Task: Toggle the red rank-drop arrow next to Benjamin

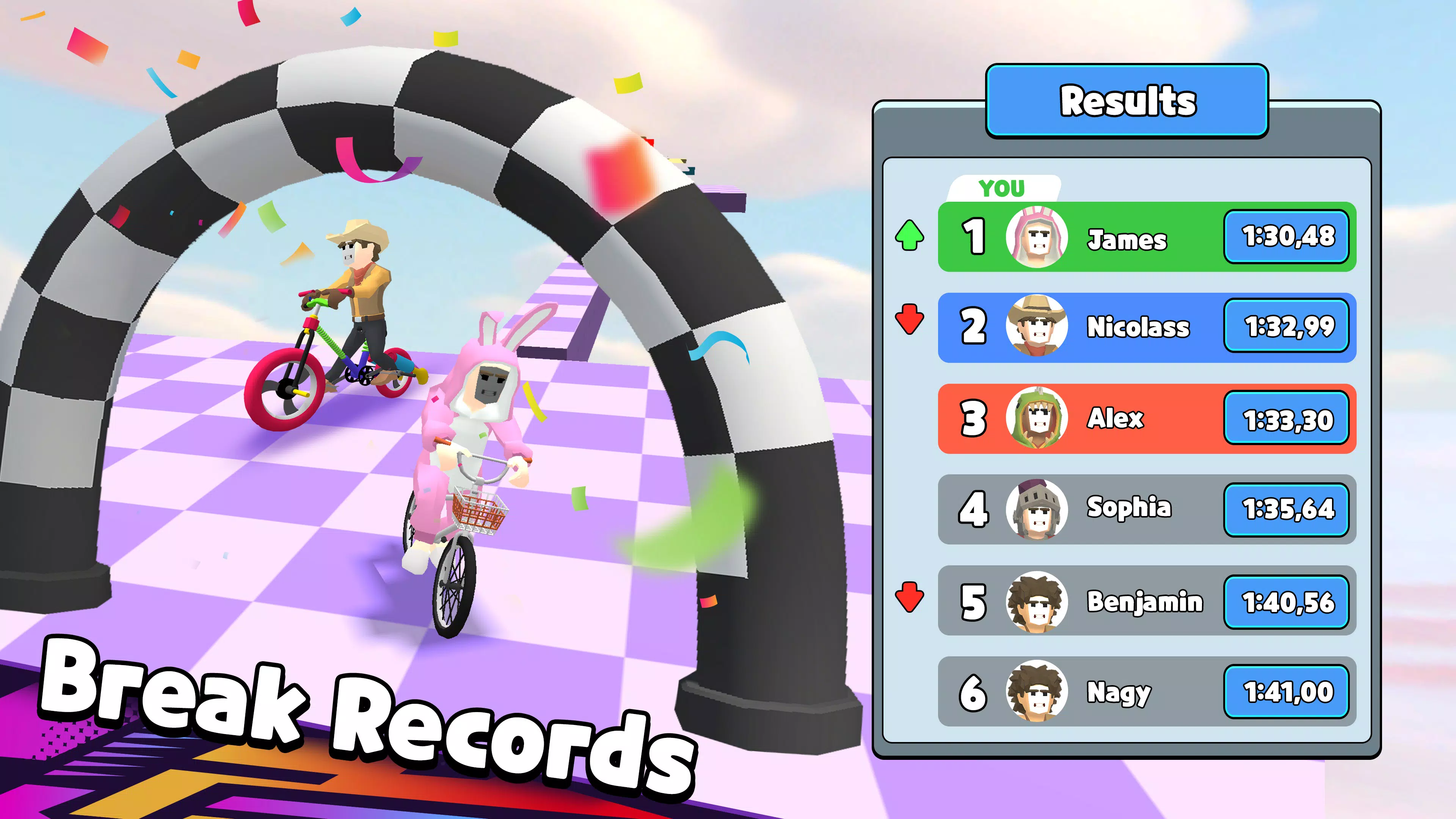Action: tap(910, 601)
